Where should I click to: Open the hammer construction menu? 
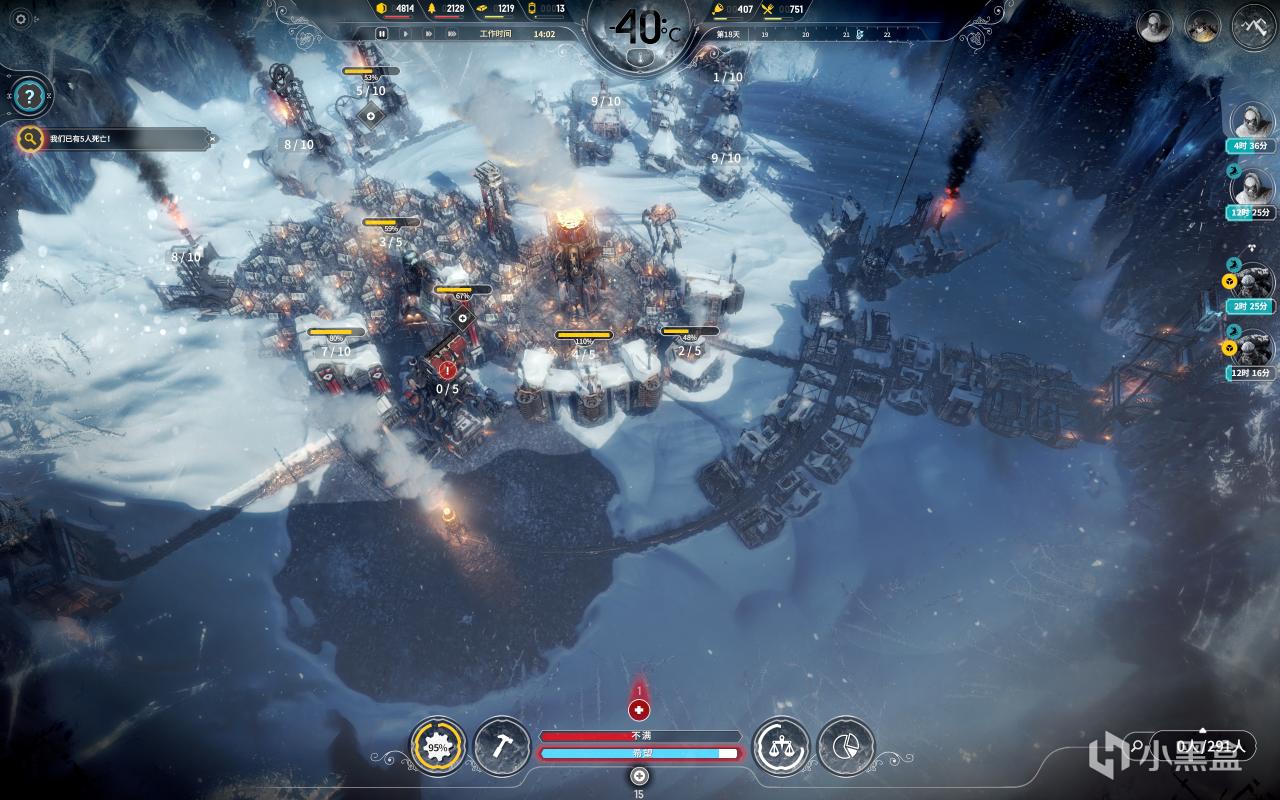coord(502,746)
